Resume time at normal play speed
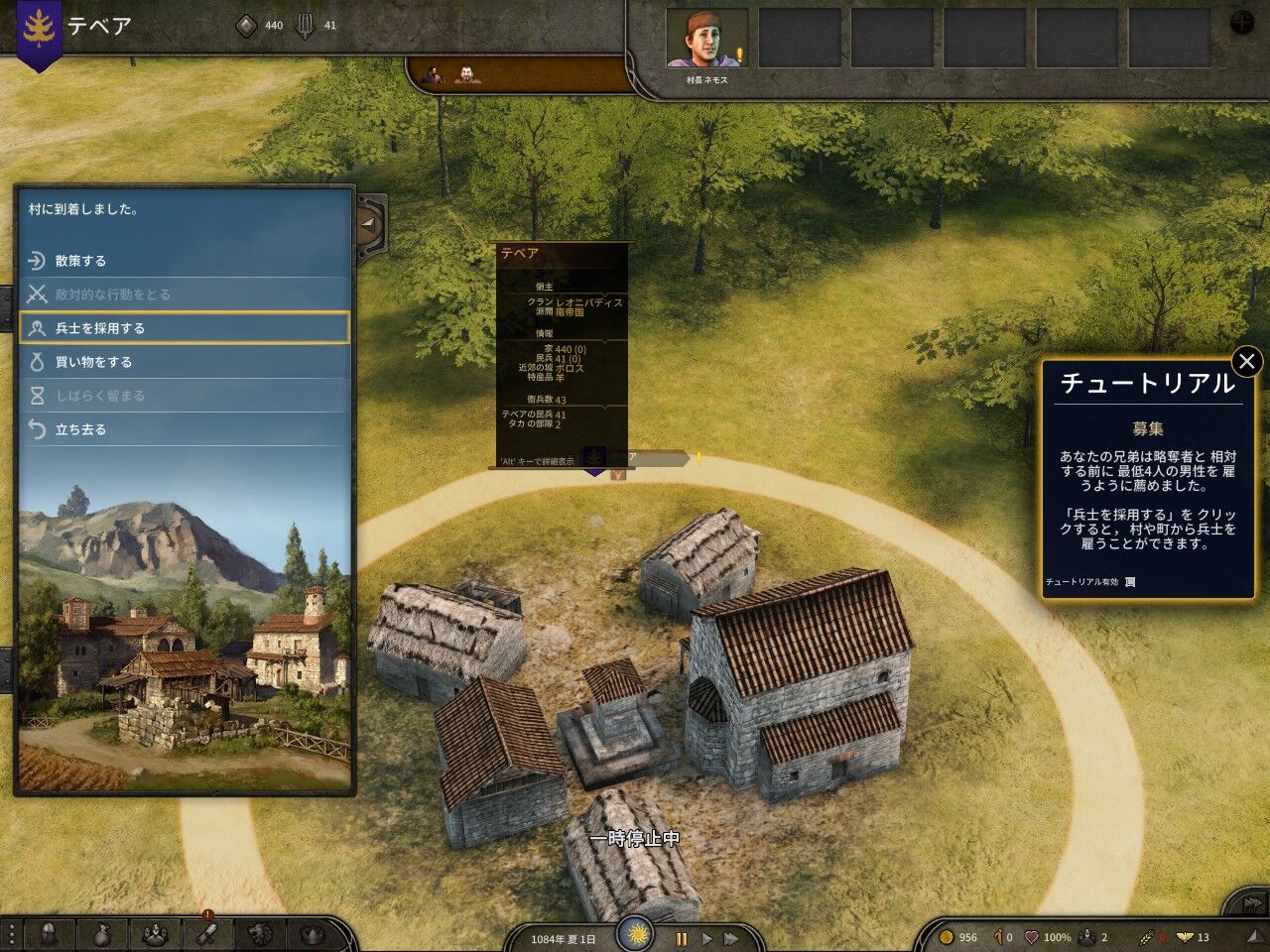Screen dimensions: 1270x952 click(706, 938)
